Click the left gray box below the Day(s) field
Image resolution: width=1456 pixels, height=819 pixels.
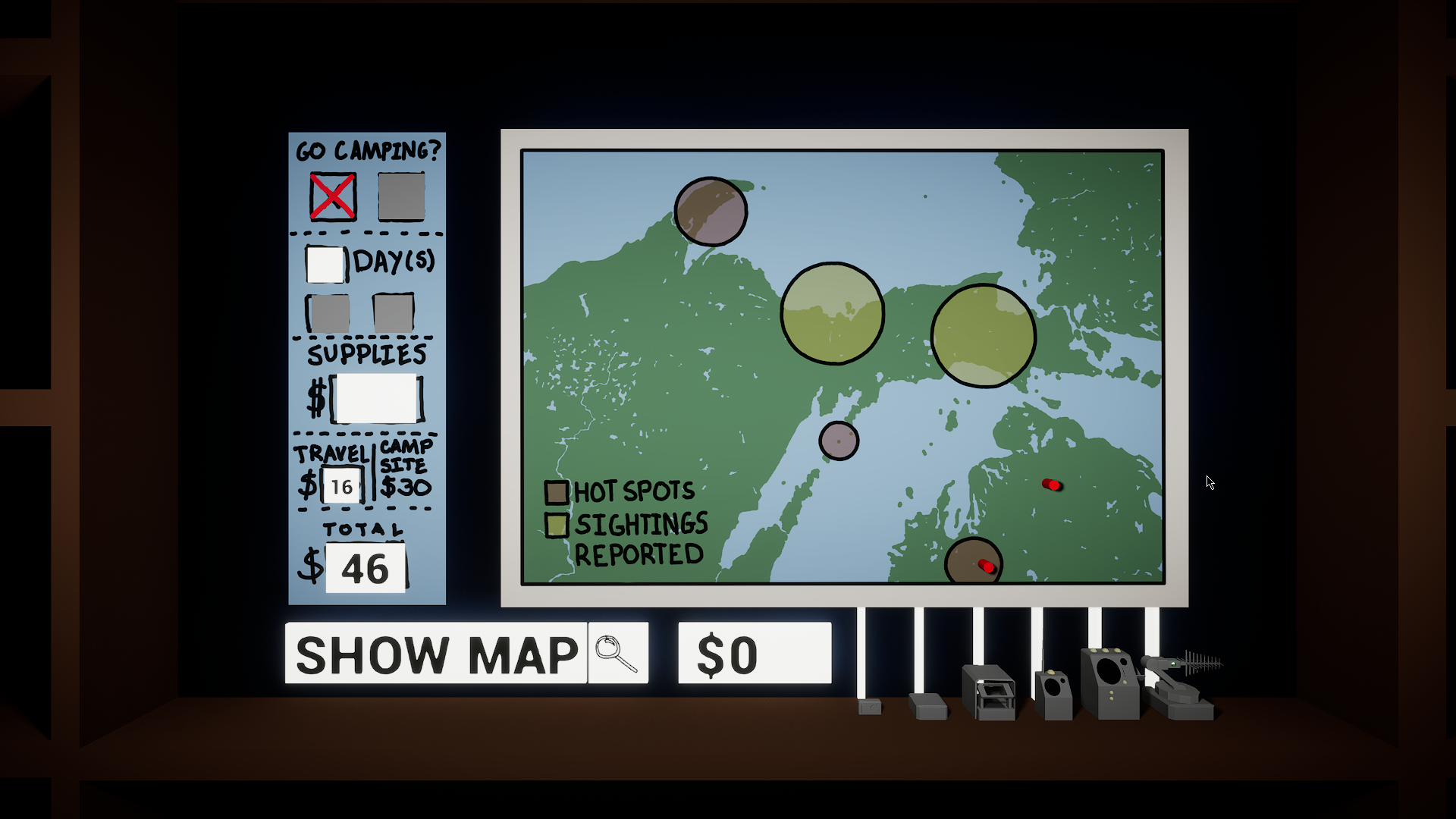coord(328,312)
